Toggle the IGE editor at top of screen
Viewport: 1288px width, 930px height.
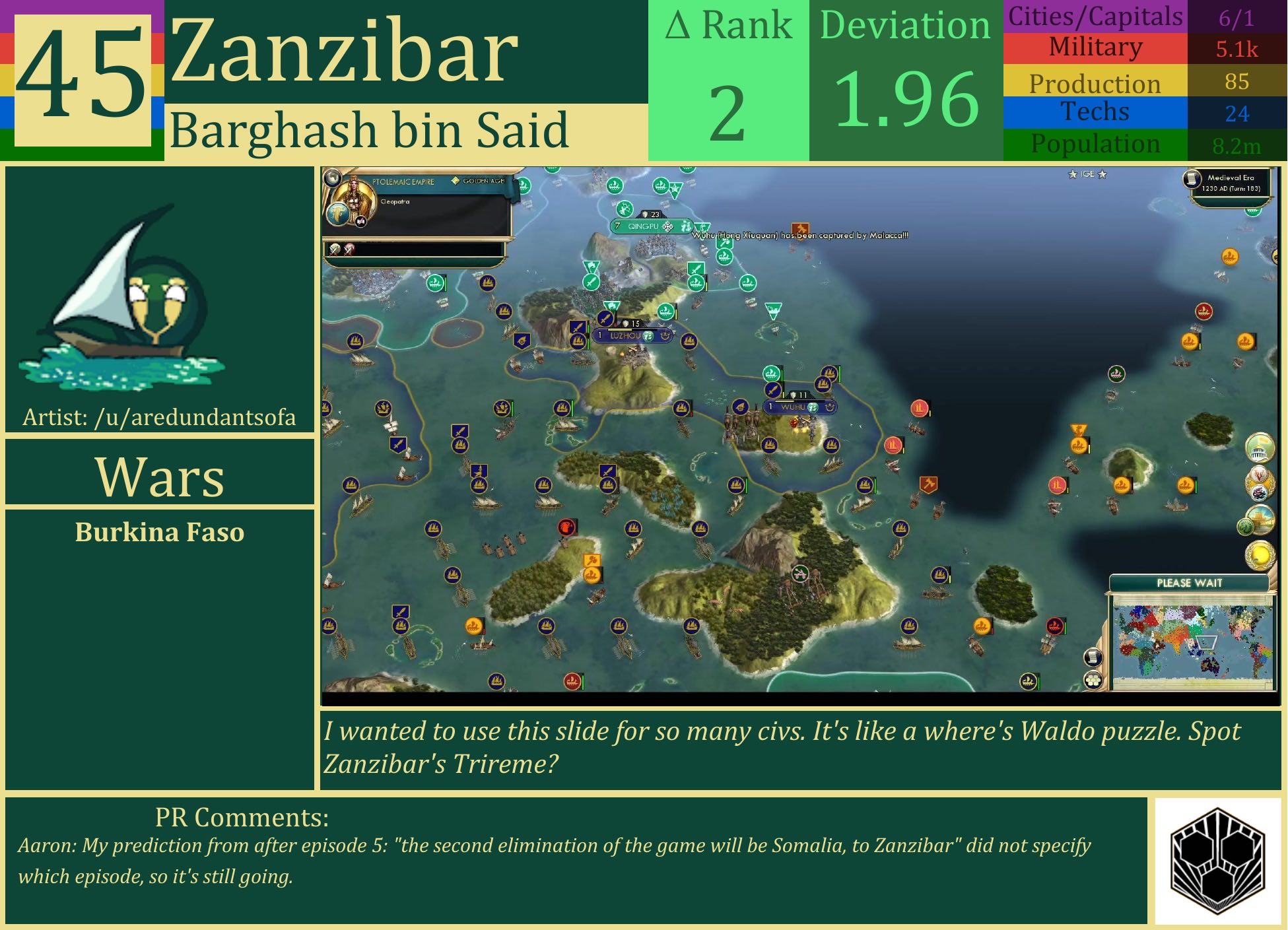1087,174
